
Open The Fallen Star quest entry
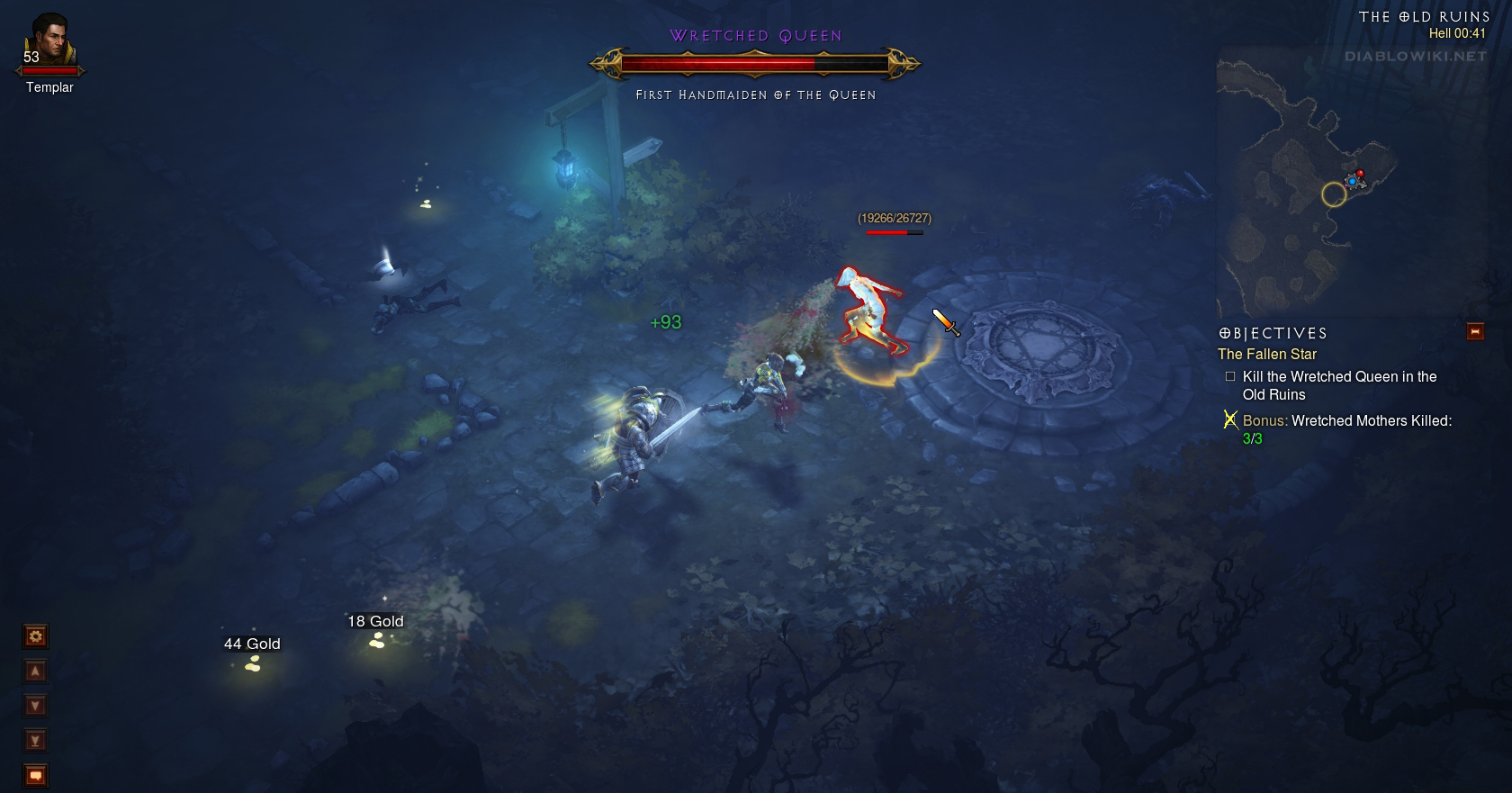(x=1266, y=355)
